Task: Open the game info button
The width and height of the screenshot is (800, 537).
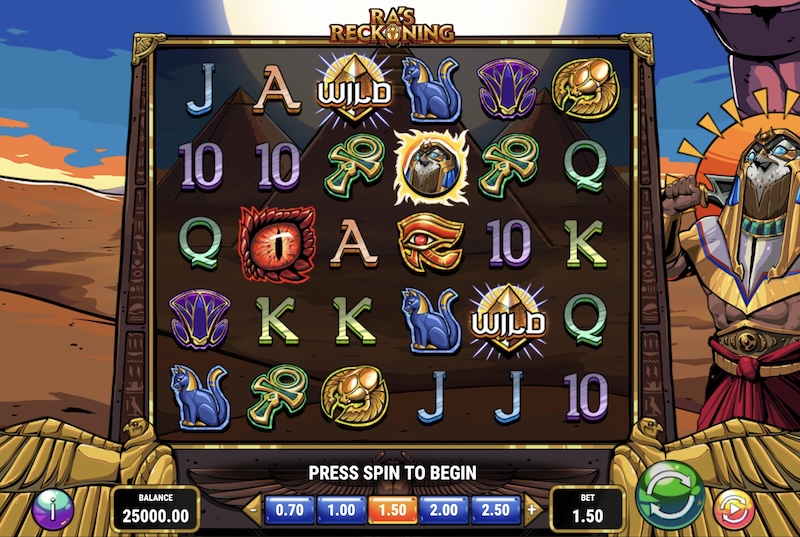Action: 53,508
